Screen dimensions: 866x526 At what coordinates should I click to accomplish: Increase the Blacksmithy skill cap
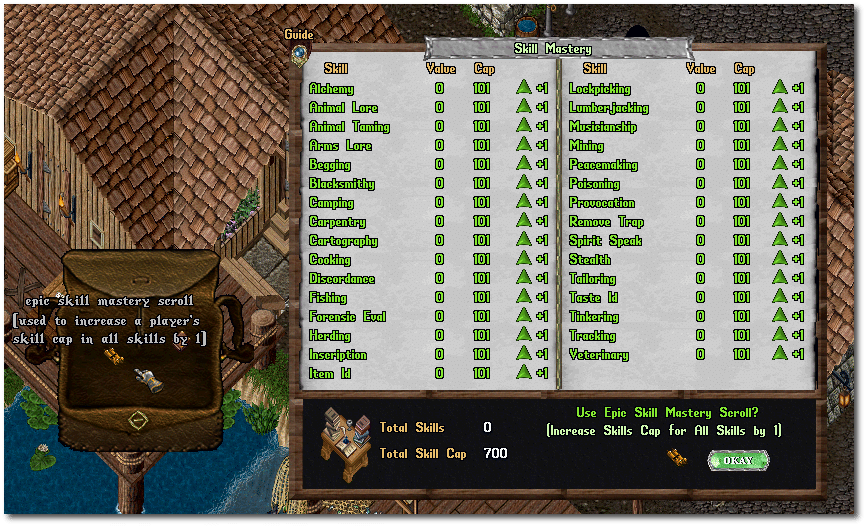coord(523,183)
